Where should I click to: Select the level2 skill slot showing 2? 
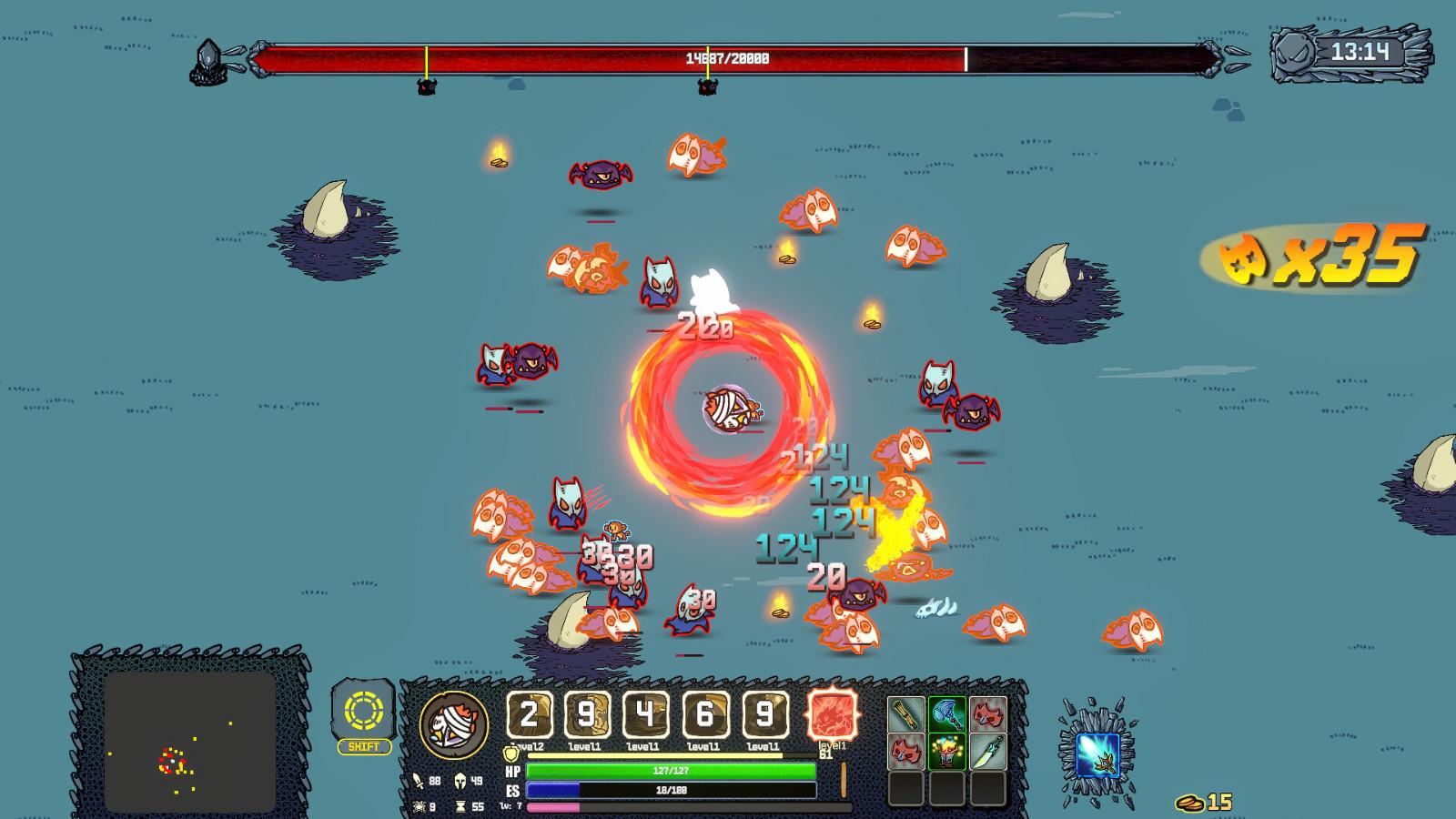[529, 715]
